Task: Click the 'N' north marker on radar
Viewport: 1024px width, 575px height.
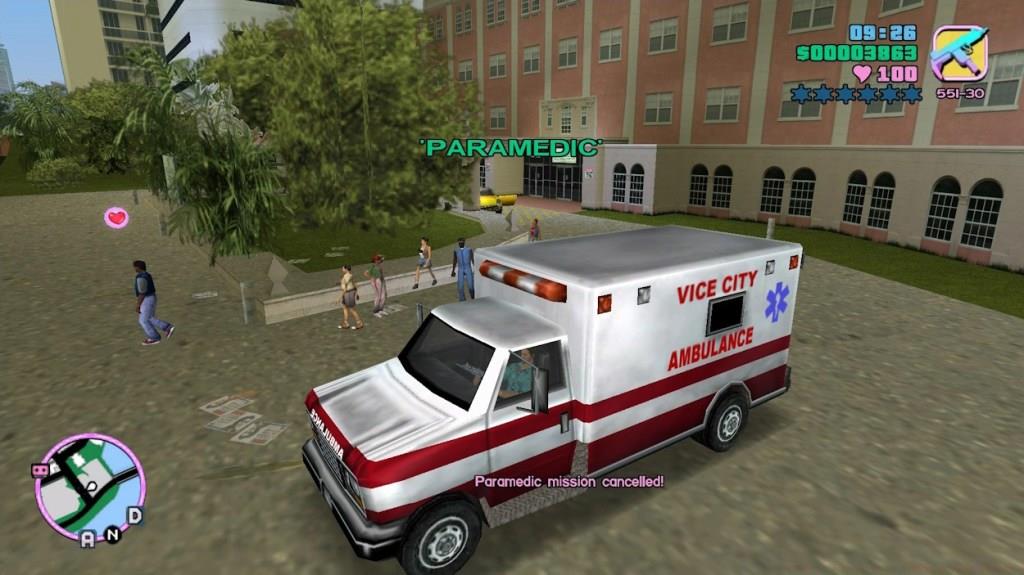Action: click(x=113, y=535)
